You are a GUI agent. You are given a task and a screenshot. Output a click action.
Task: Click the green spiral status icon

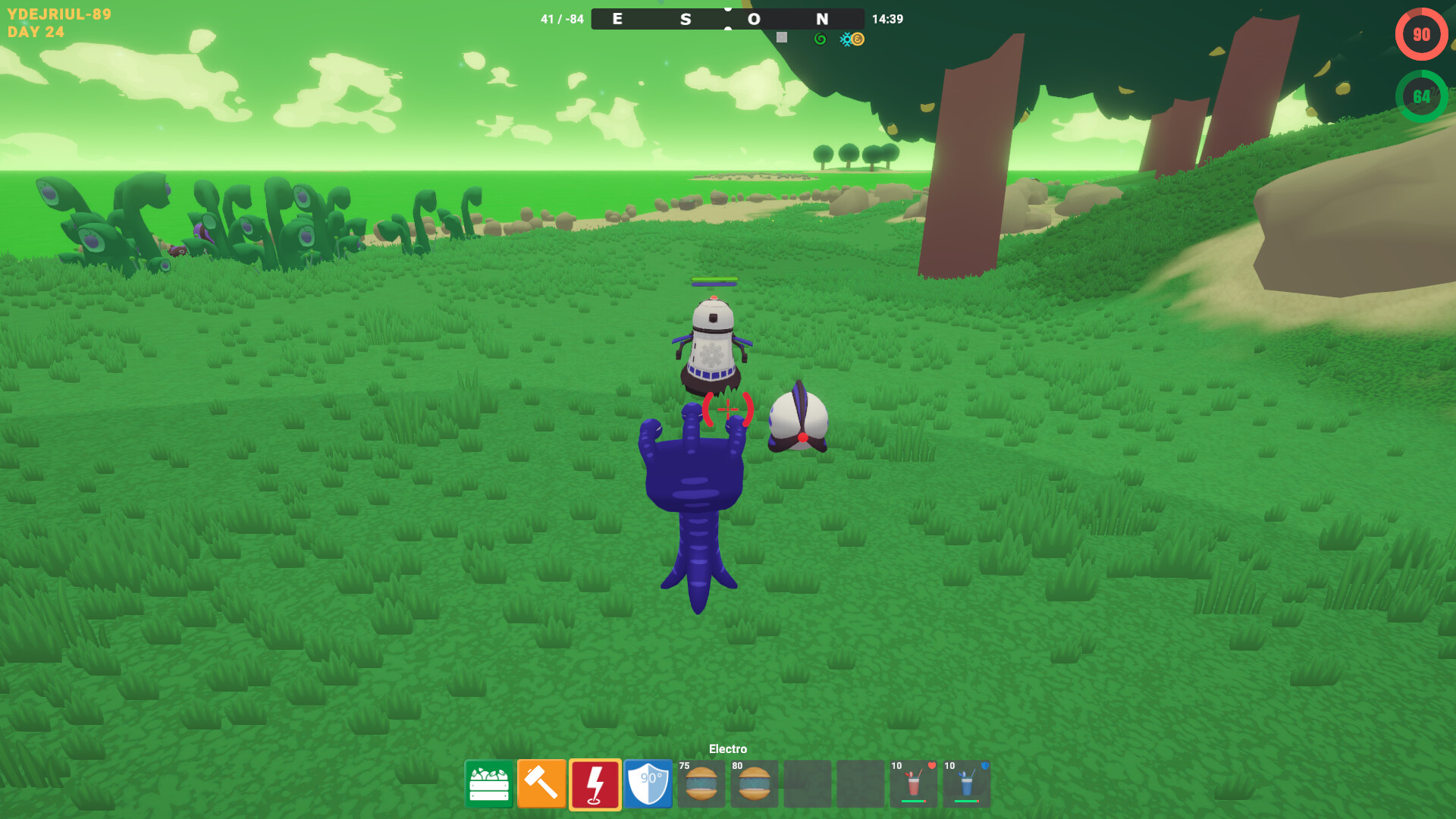click(x=821, y=37)
